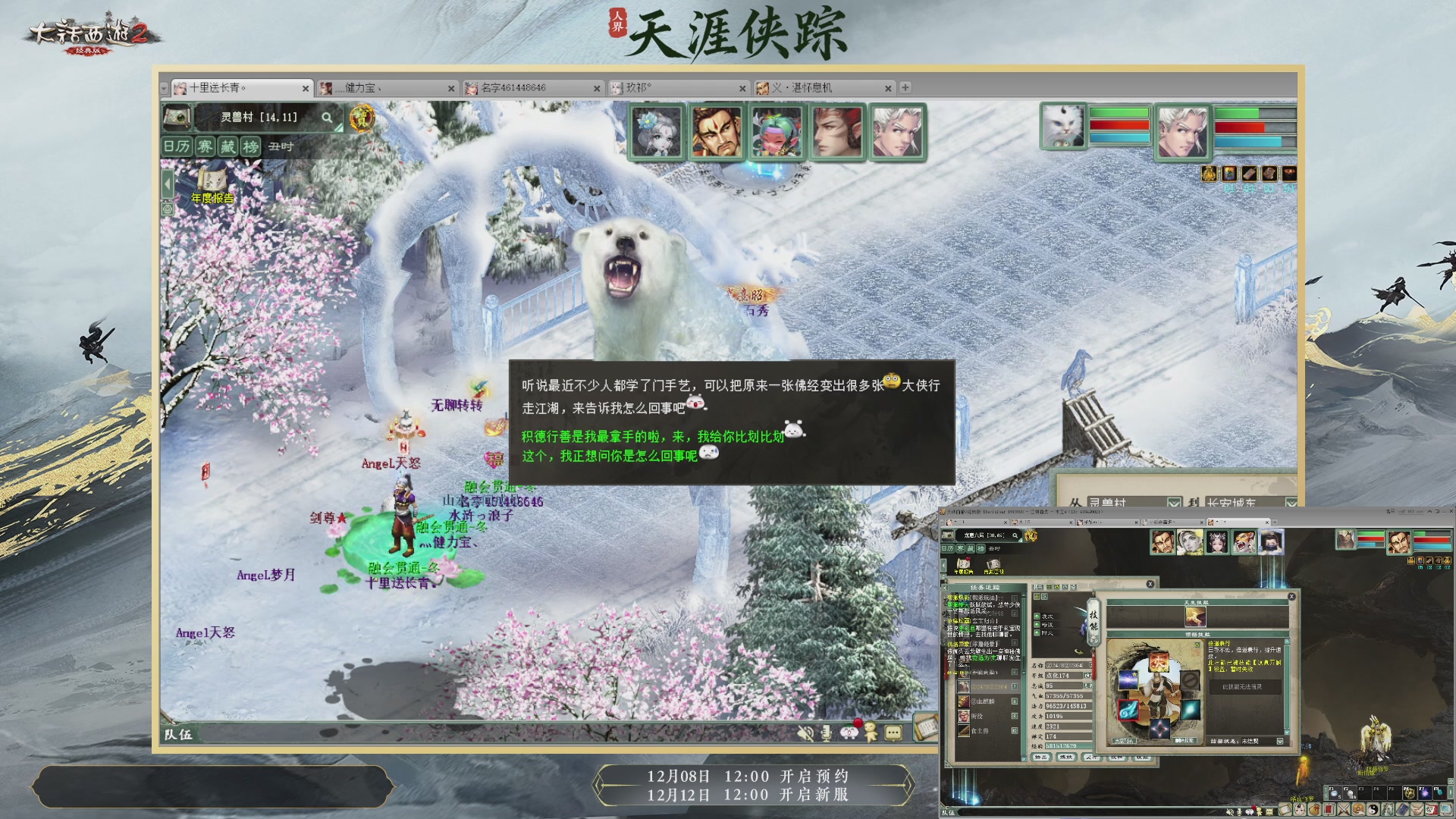Collapse the side panel with the left arrow
The height and width of the screenshot is (819, 1456).
[167, 183]
